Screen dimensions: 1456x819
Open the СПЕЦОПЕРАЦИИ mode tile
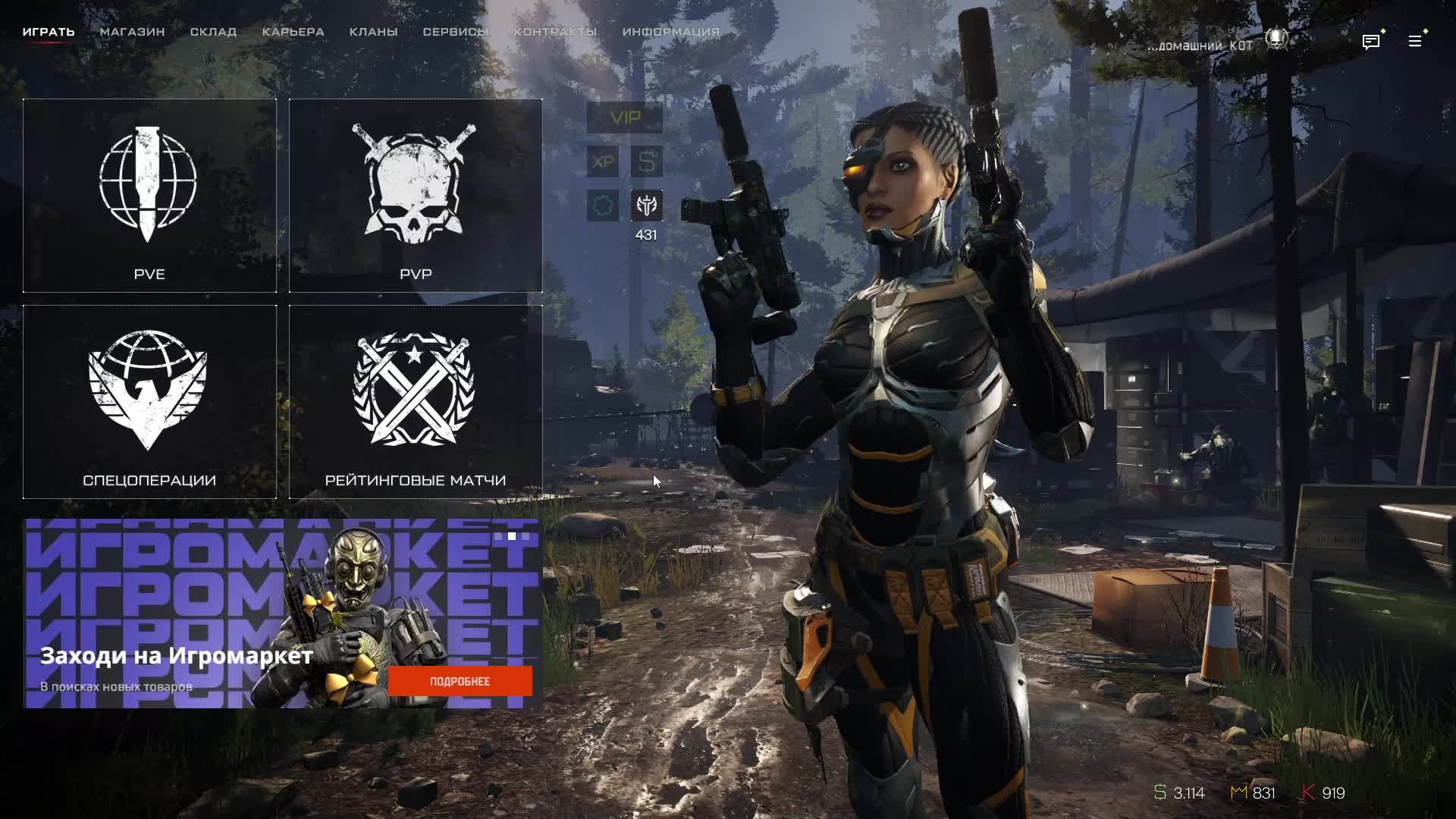[x=149, y=402]
